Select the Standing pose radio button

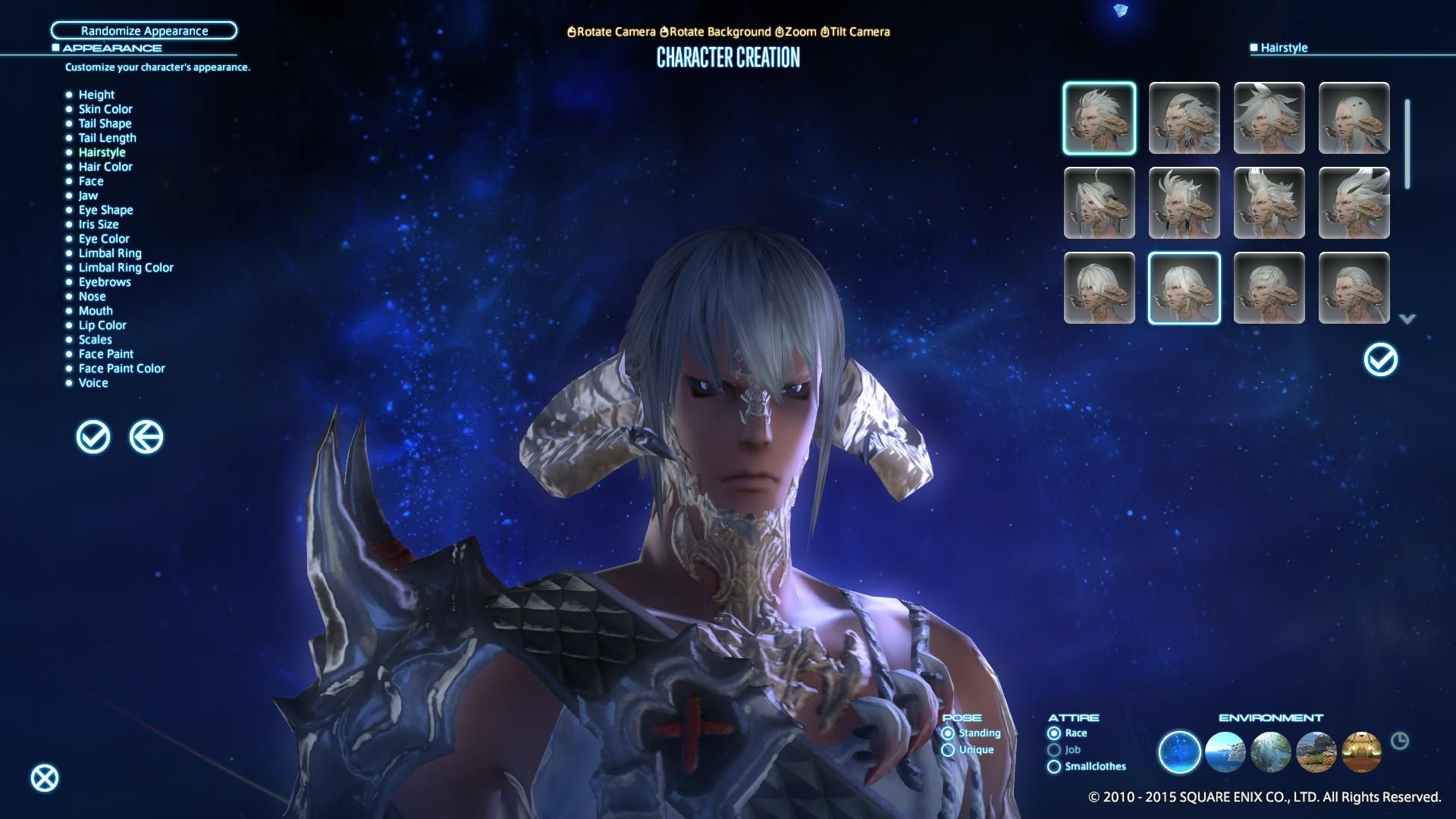point(949,733)
